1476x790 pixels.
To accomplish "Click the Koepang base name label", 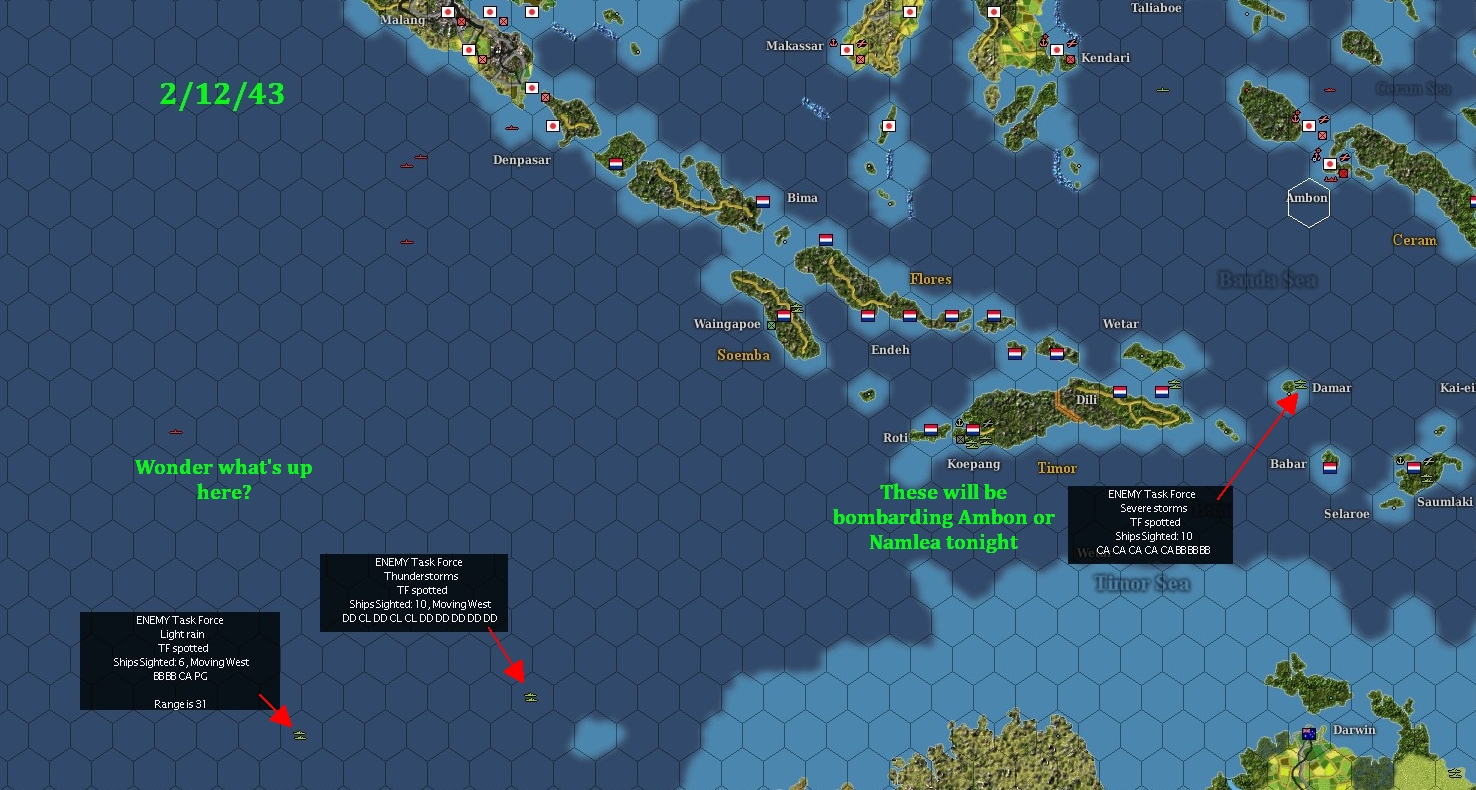I will pos(974,464).
